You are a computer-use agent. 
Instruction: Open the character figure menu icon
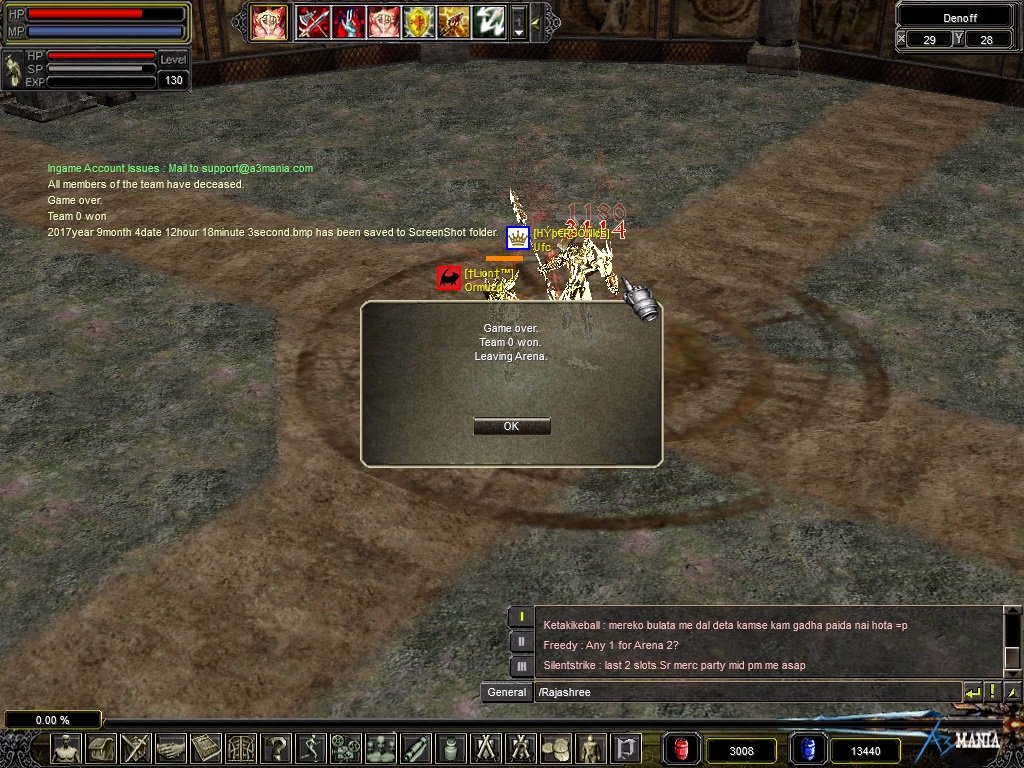point(66,748)
